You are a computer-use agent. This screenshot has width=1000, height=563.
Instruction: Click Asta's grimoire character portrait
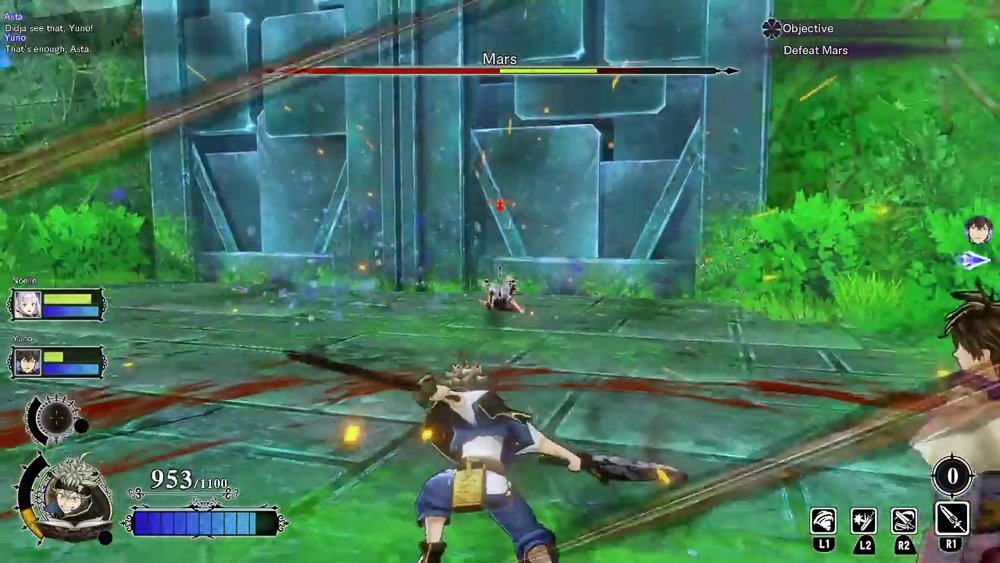pyautogui.click(x=70, y=496)
